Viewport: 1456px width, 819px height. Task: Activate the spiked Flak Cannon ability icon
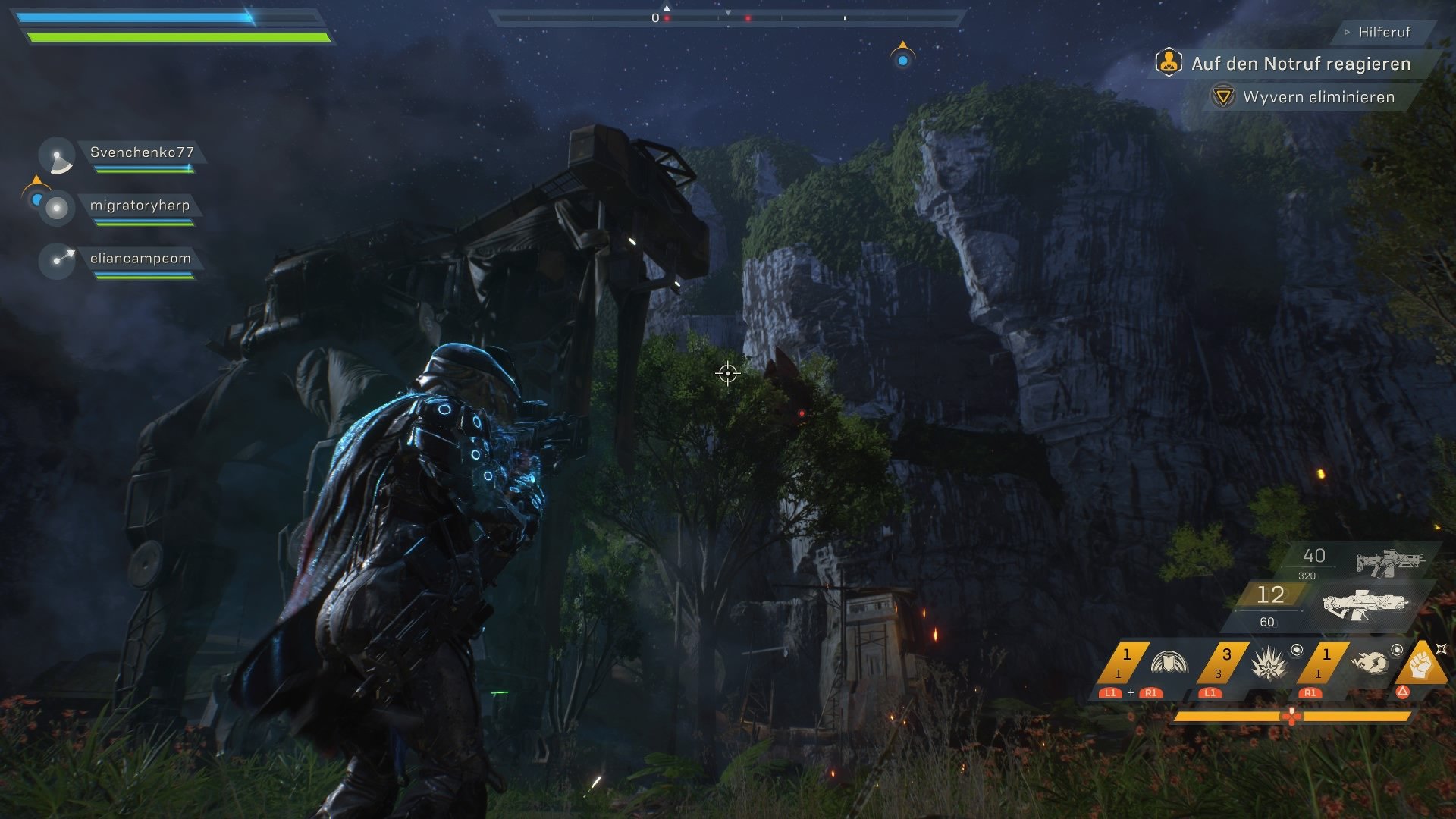(x=1269, y=664)
